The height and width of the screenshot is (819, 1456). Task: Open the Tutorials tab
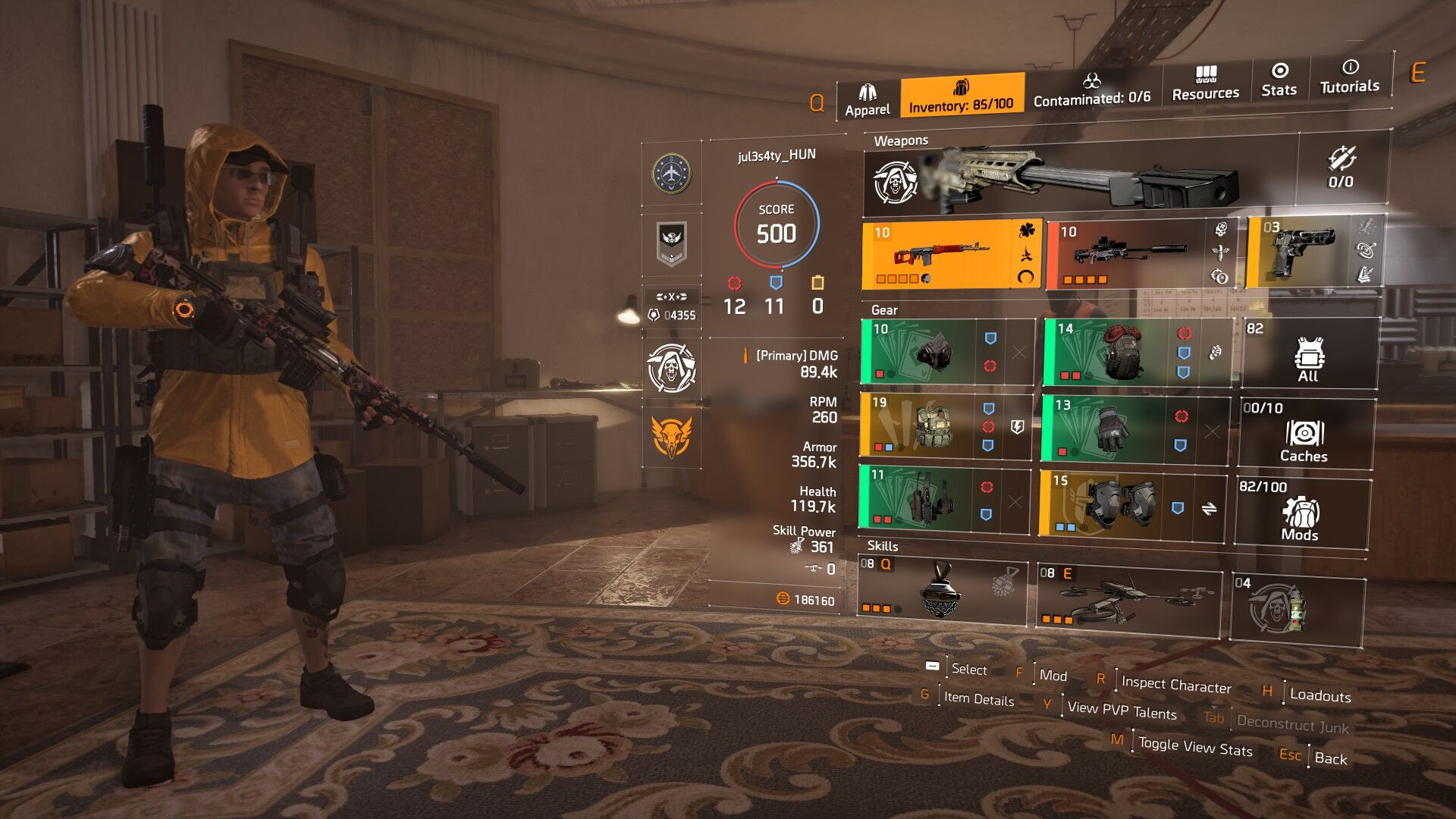pos(1349,77)
